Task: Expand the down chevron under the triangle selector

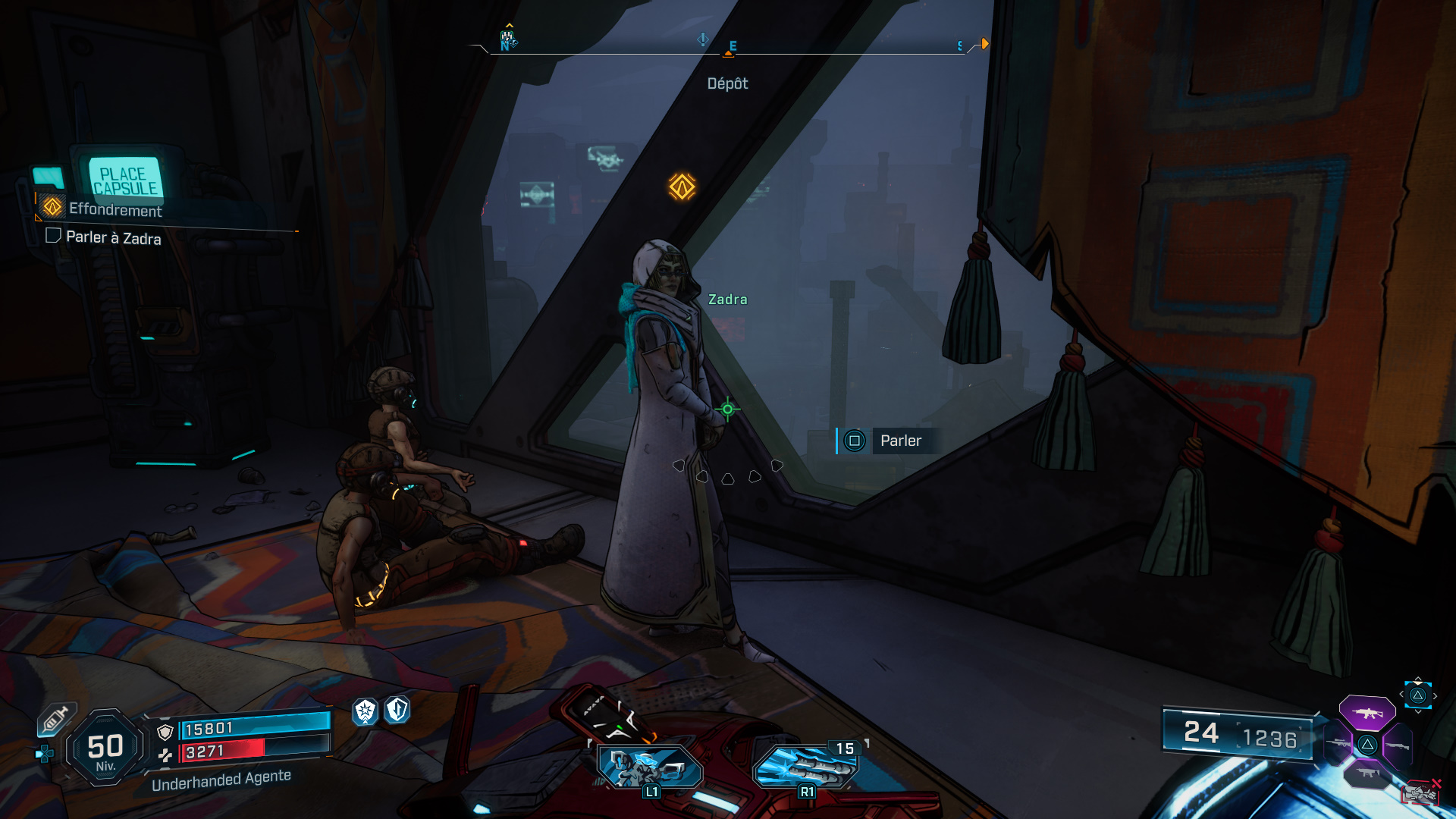Action: coord(1417,712)
